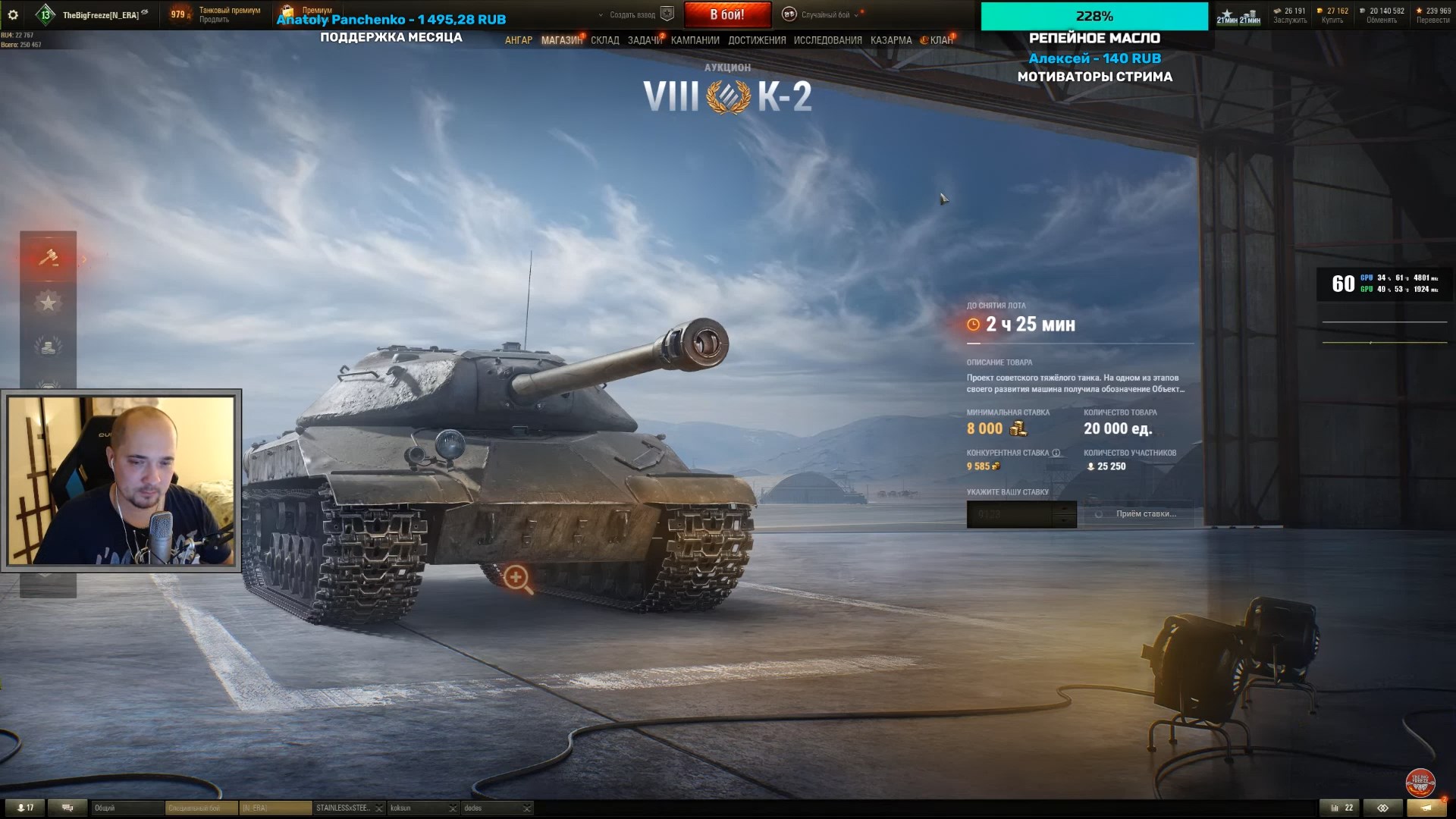
Task: Click the red 'В бой!' battle button
Action: tap(727, 14)
